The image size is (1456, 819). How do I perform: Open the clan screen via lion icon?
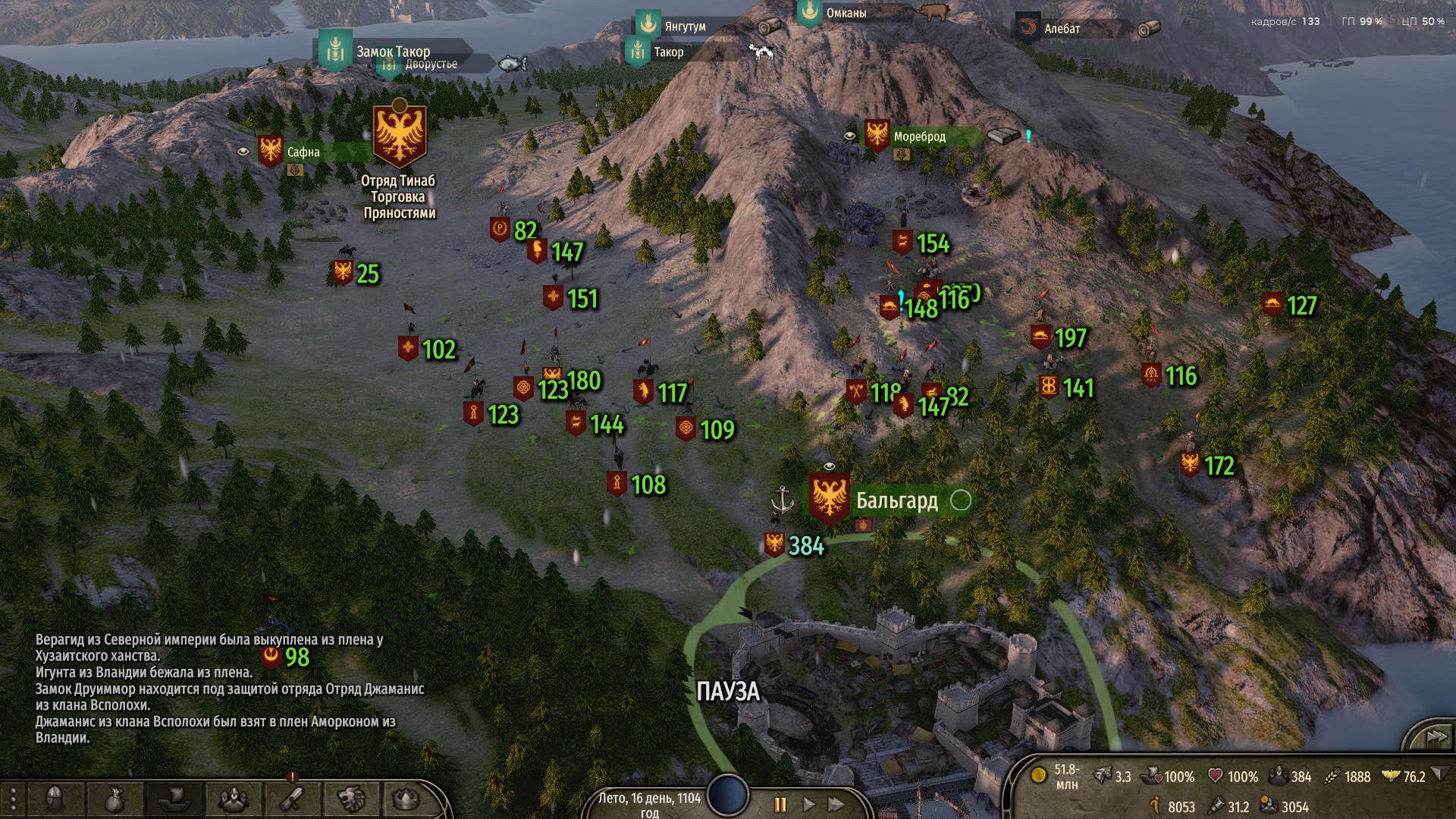click(351, 799)
